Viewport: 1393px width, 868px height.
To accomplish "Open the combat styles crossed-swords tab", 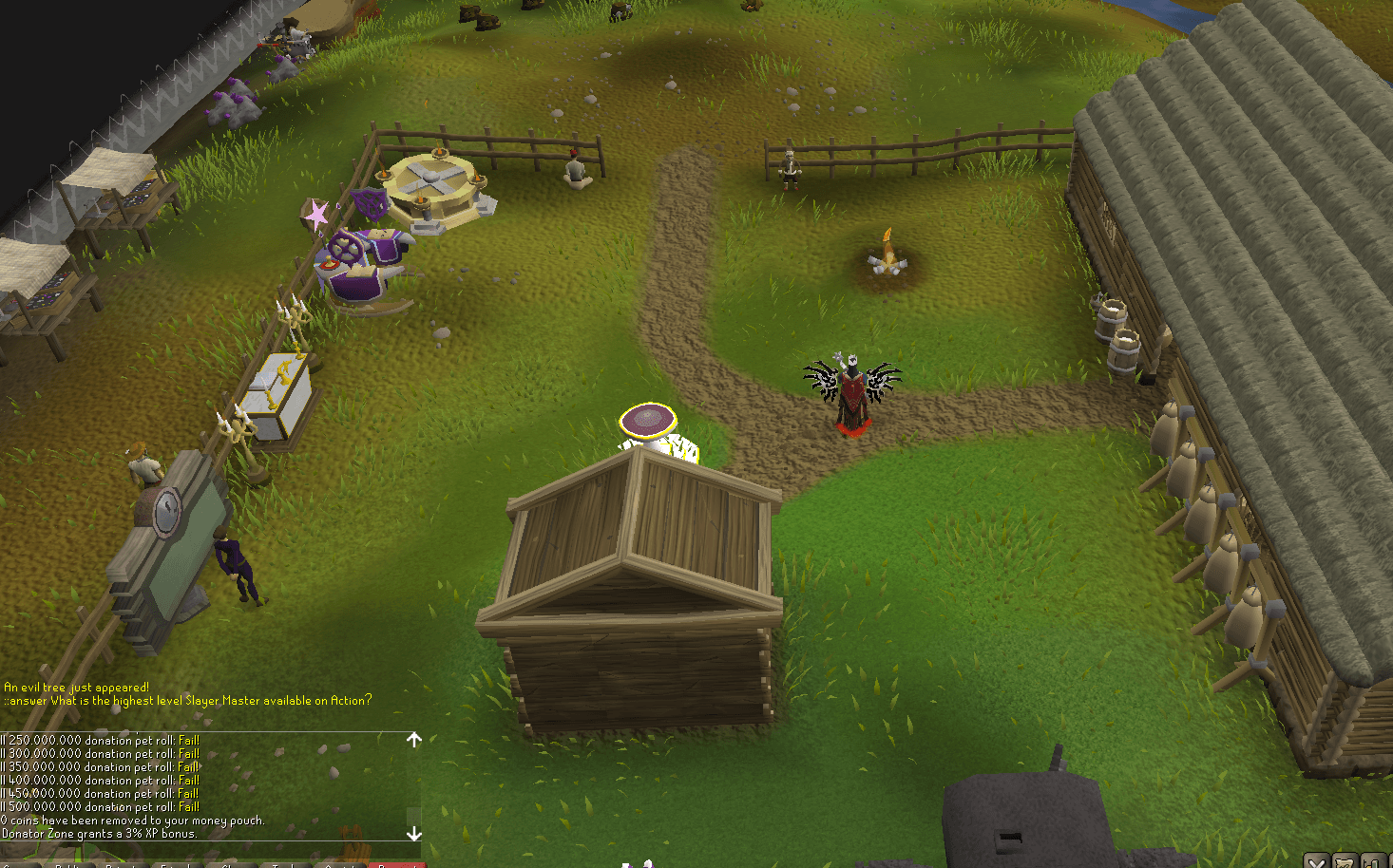I will click(x=1316, y=861).
